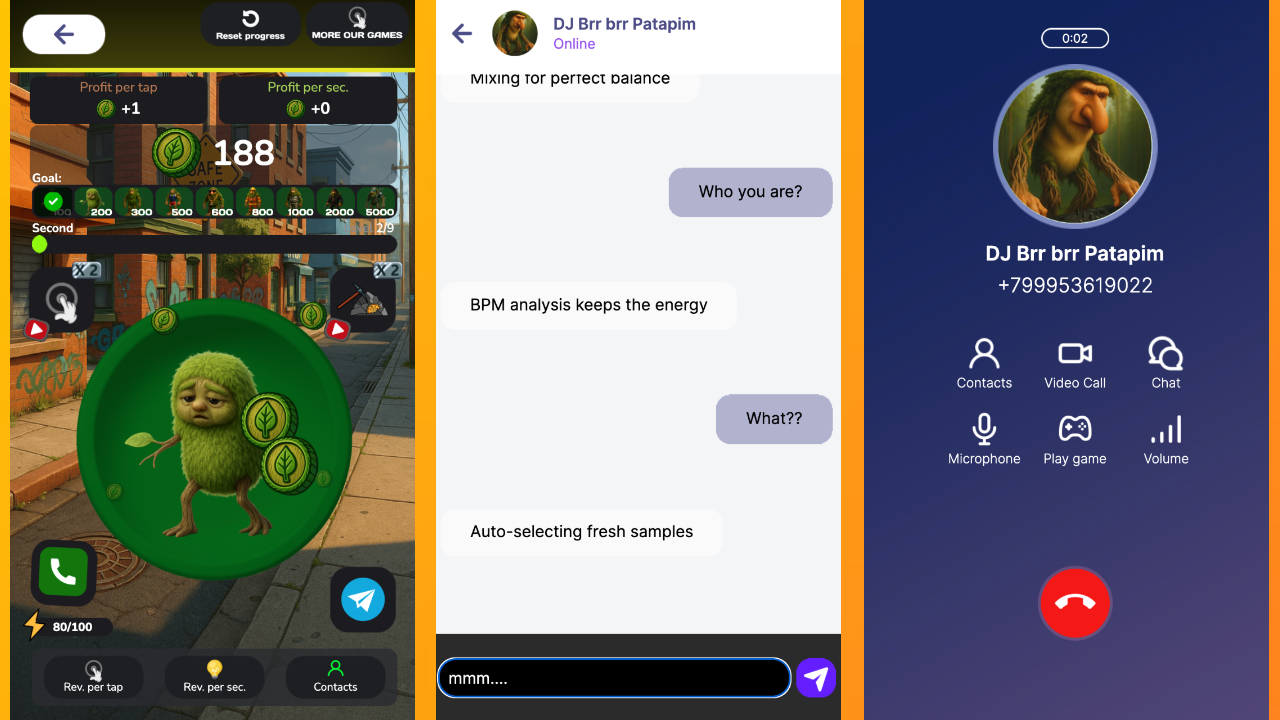Screen dimensions: 1280x720
Task: Start a Video Call with DJ Brr brr Patapim
Action: click(1074, 352)
